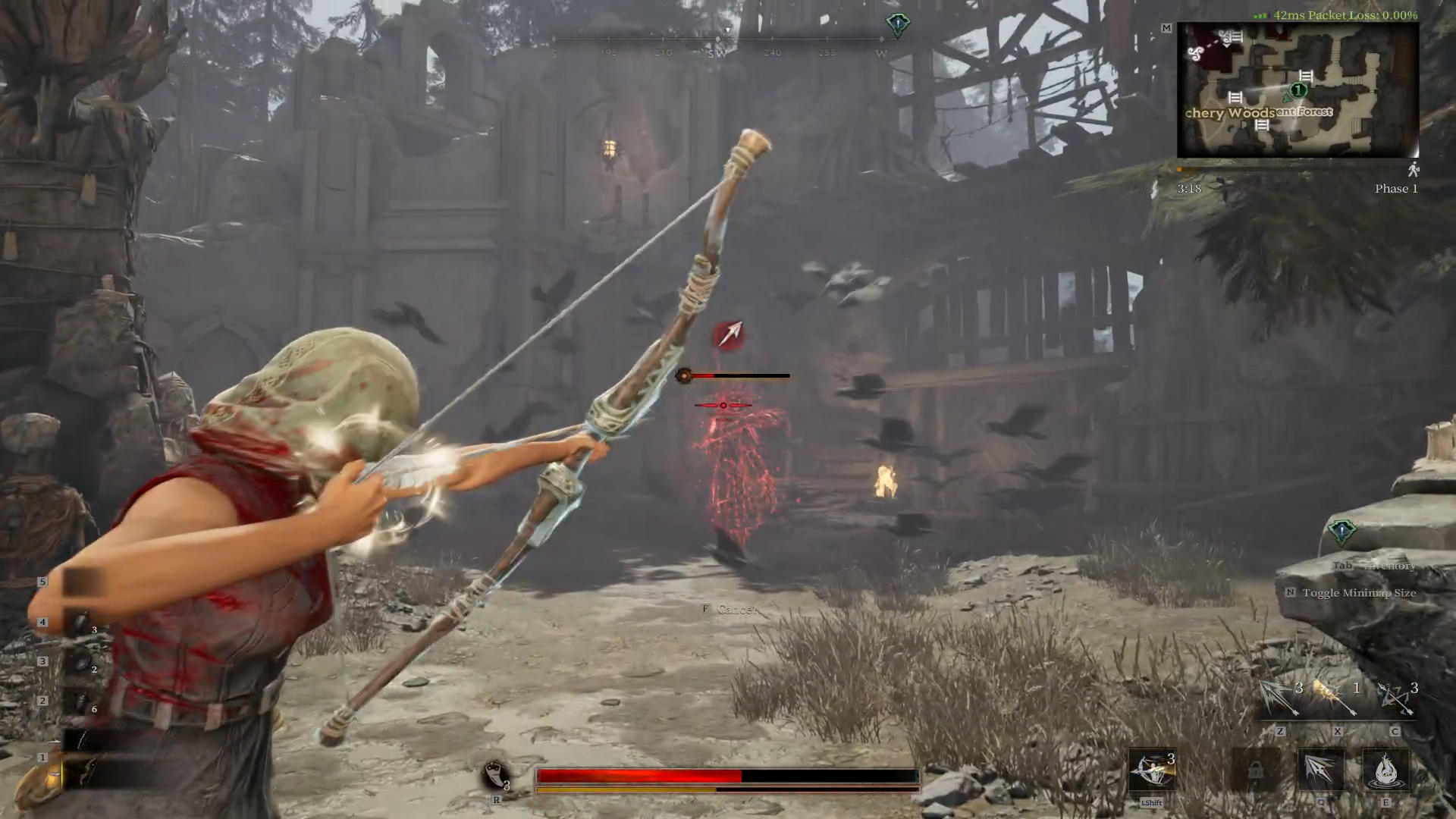Select the white triskelion swirl marker on minimap
Viewport: 1456px width, 819px height.
click(x=1196, y=53)
